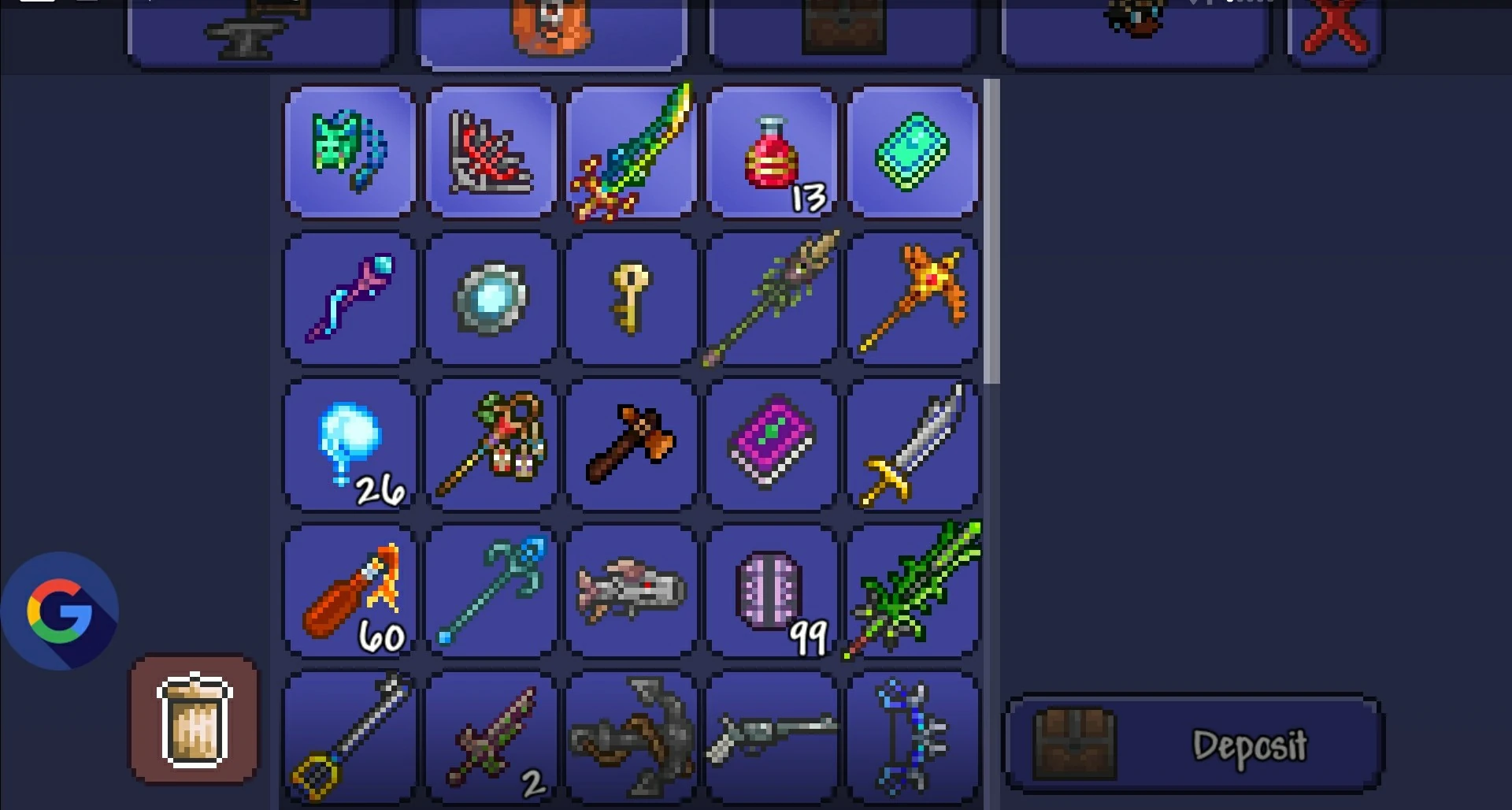This screenshot has height=810, width=1512.
Task: Select the item stack of 99
Action: [x=772, y=591]
